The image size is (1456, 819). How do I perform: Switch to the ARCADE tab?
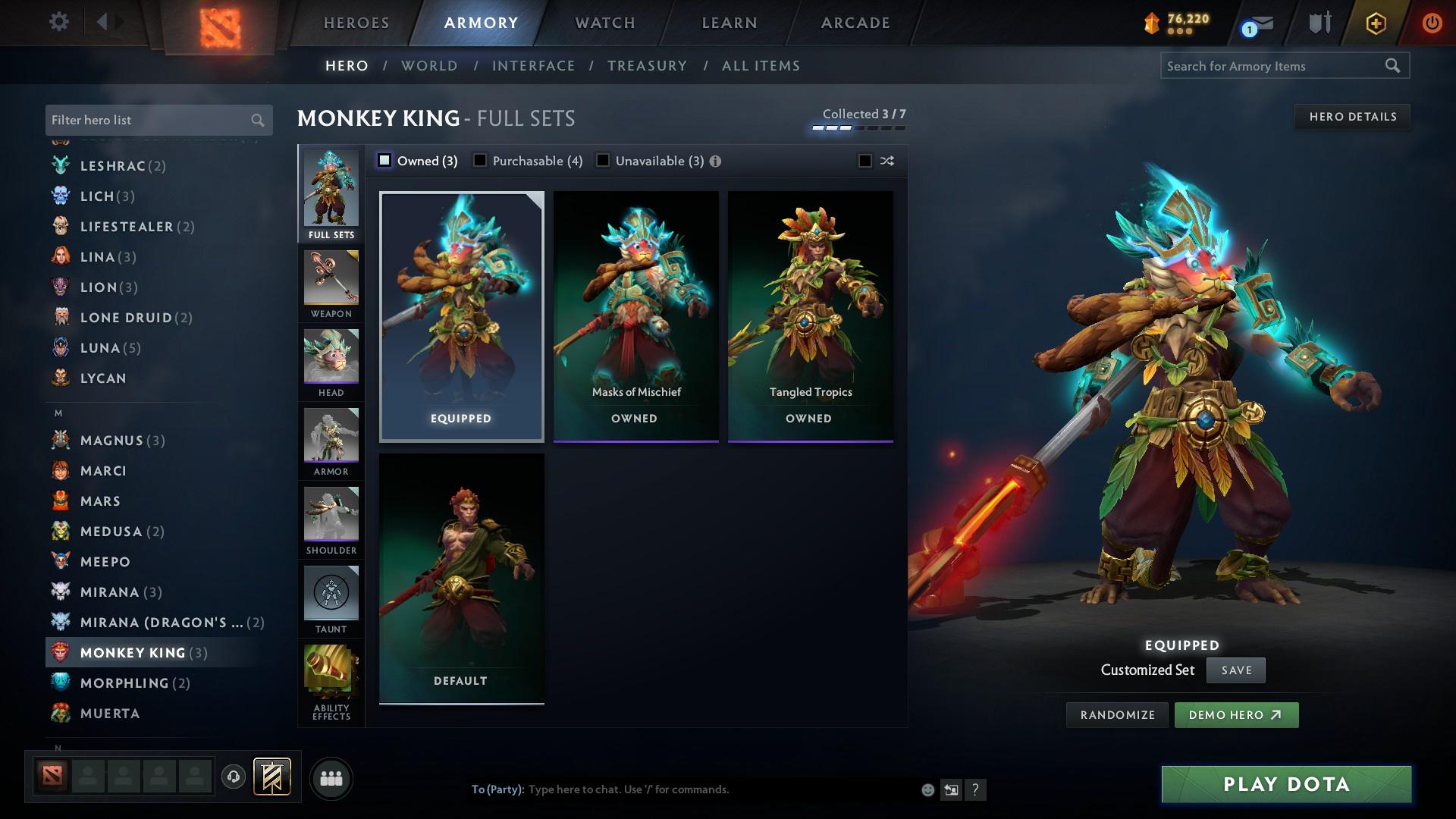[854, 23]
